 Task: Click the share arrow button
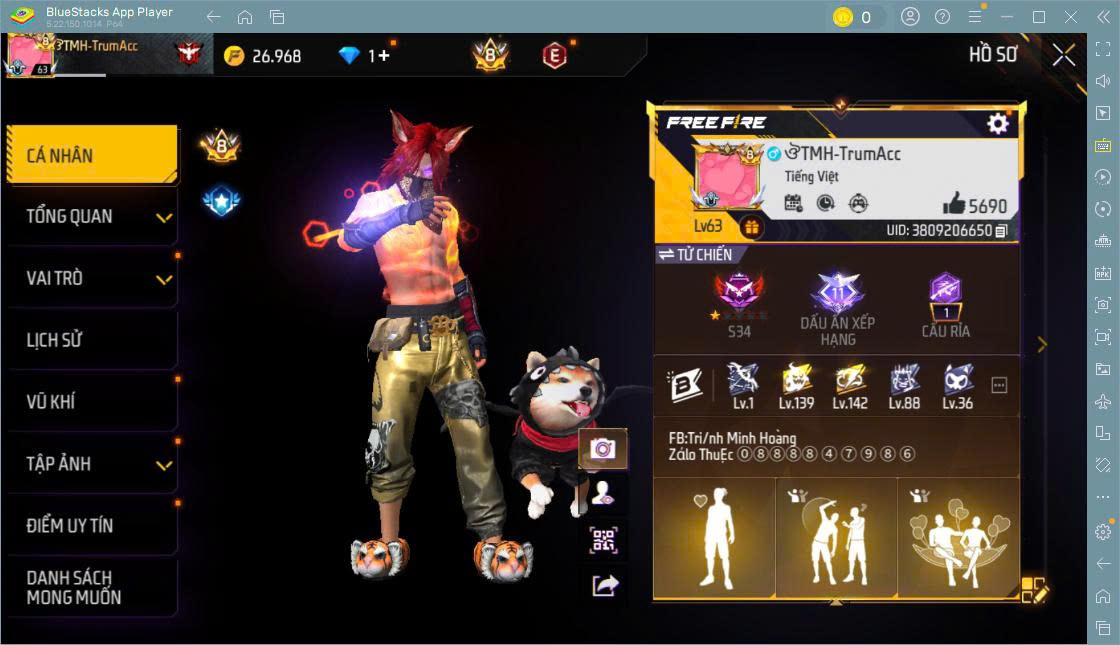(x=605, y=585)
